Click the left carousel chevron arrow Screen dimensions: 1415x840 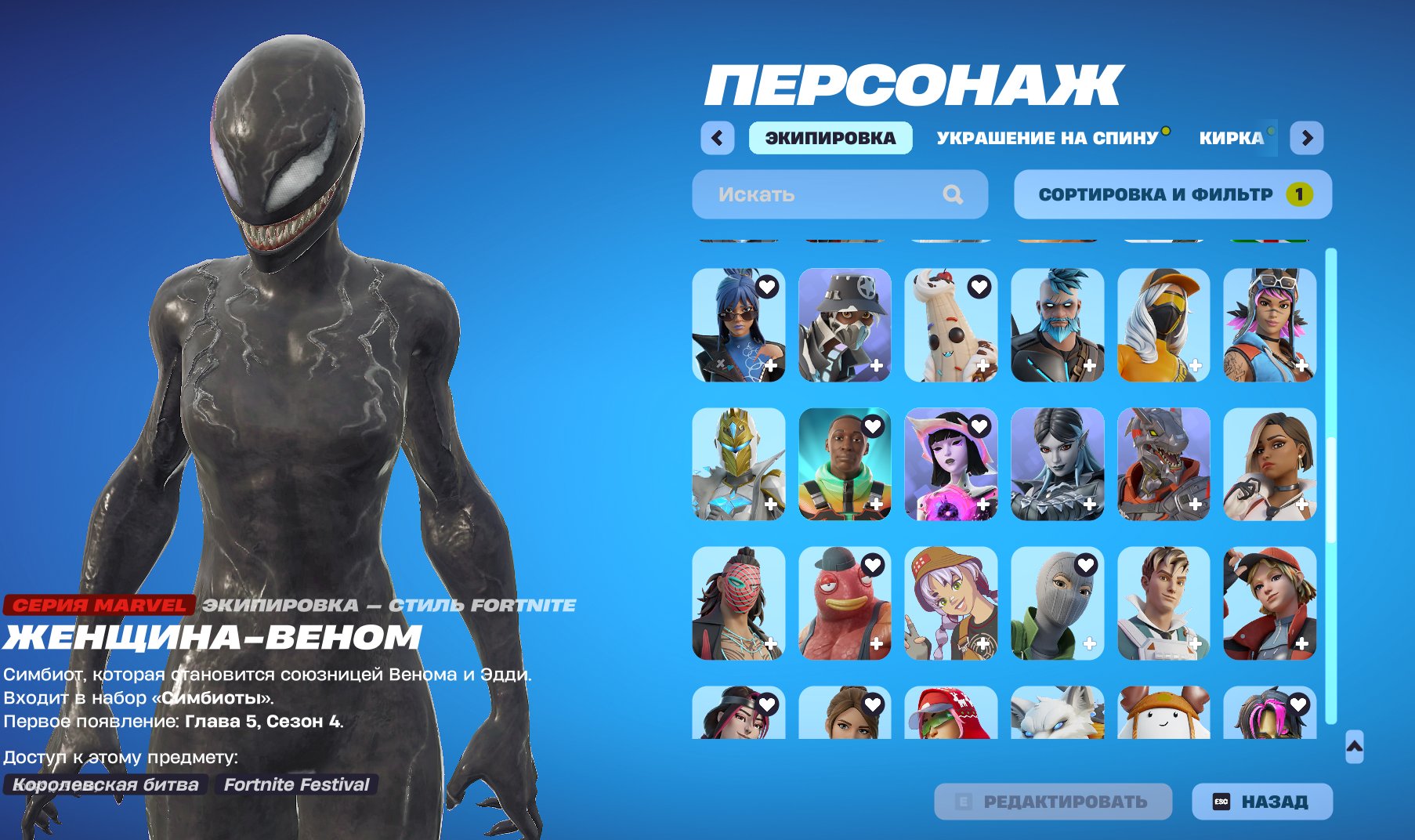(x=716, y=137)
